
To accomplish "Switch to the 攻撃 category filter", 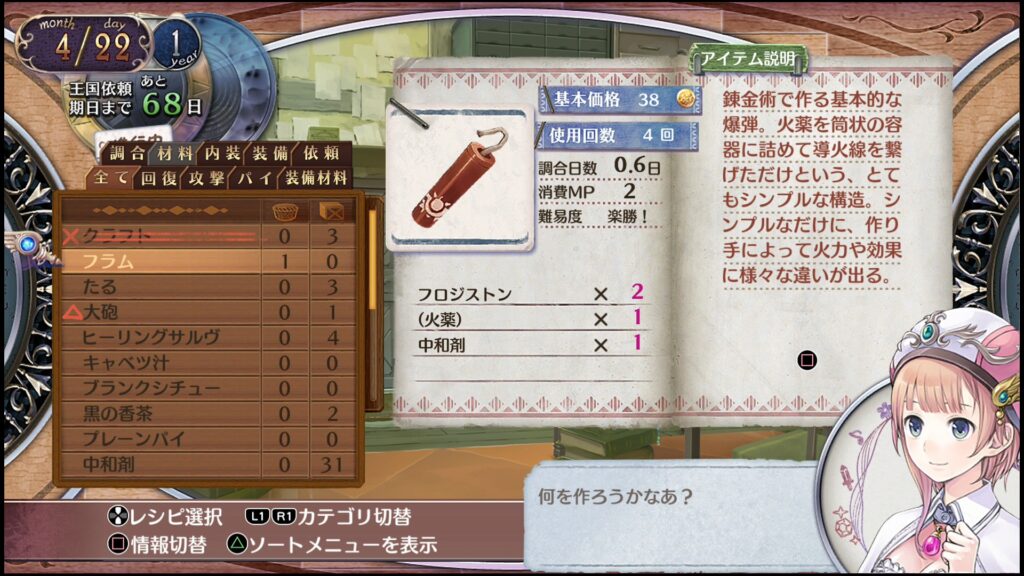I will 206,179.
